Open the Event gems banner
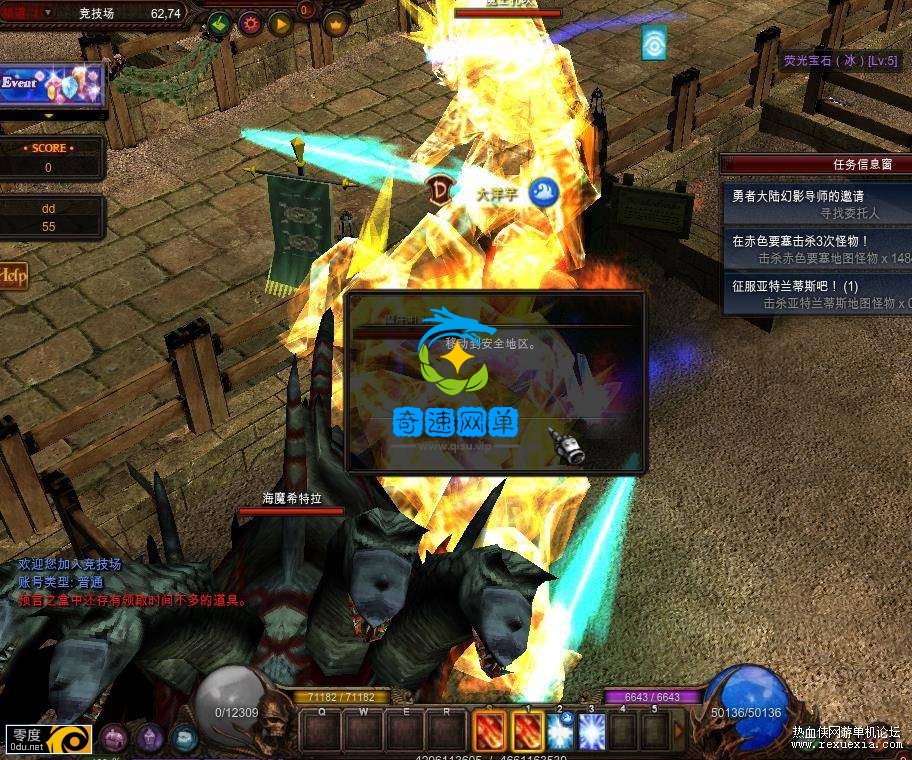Viewport: 912px width, 760px height. coord(50,85)
